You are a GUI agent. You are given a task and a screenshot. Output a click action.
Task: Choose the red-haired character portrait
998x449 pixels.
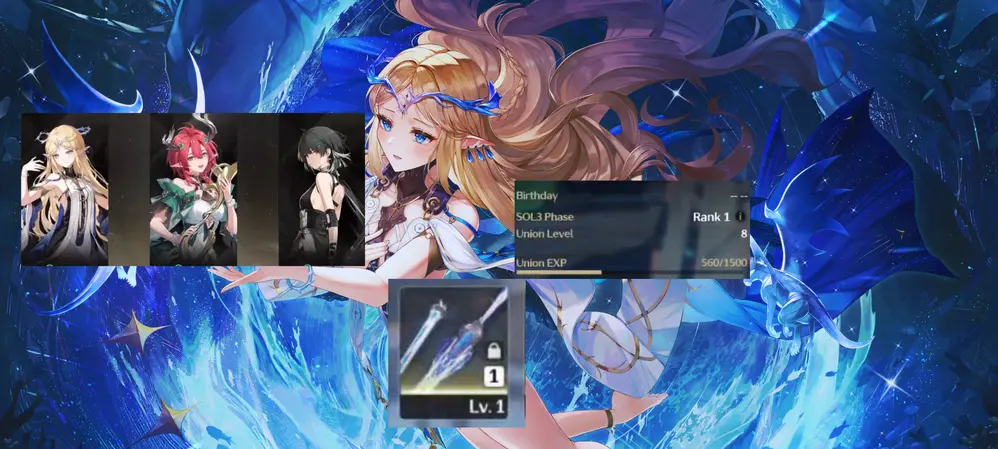[193, 190]
